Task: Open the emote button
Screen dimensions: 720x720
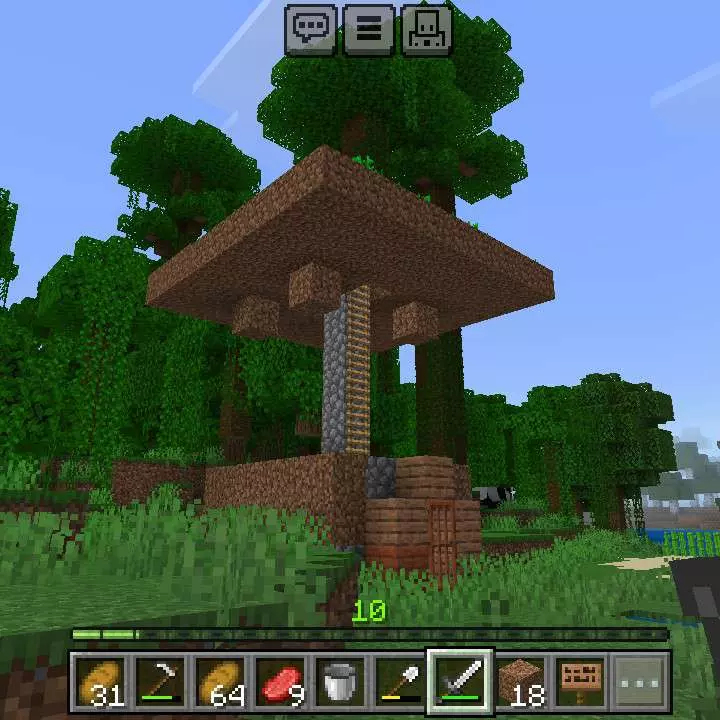Action: pos(427,29)
